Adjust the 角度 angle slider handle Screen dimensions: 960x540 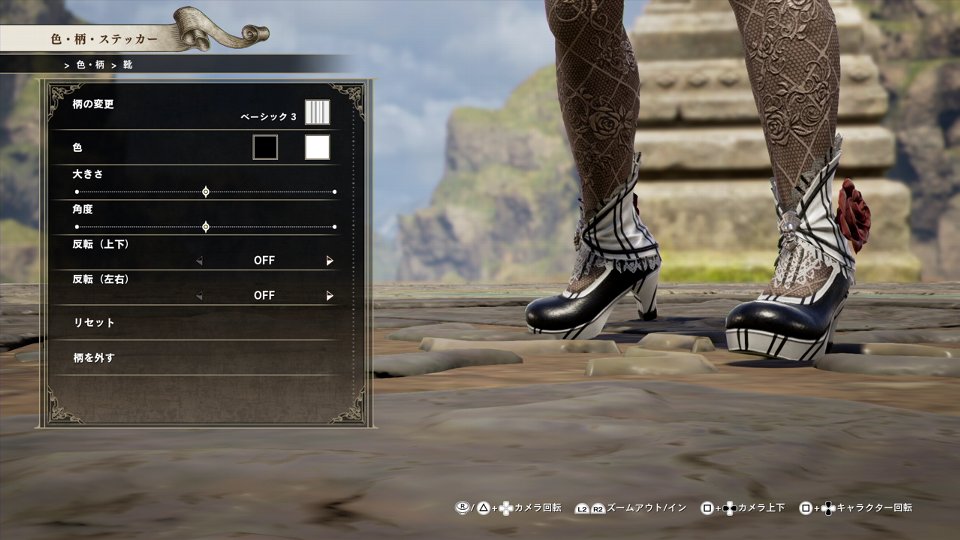(x=206, y=227)
